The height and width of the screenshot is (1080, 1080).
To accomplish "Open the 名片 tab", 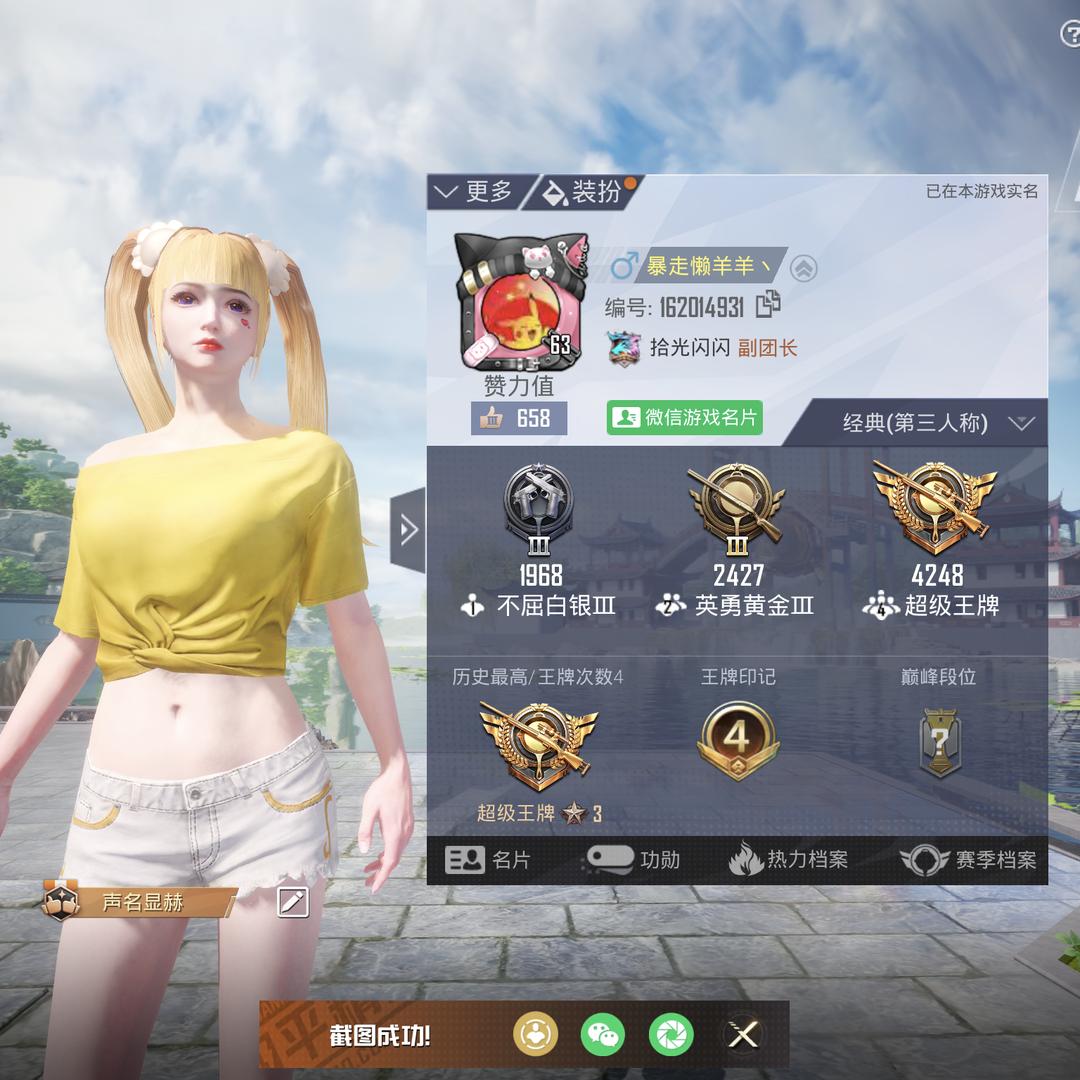I will tap(489, 860).
